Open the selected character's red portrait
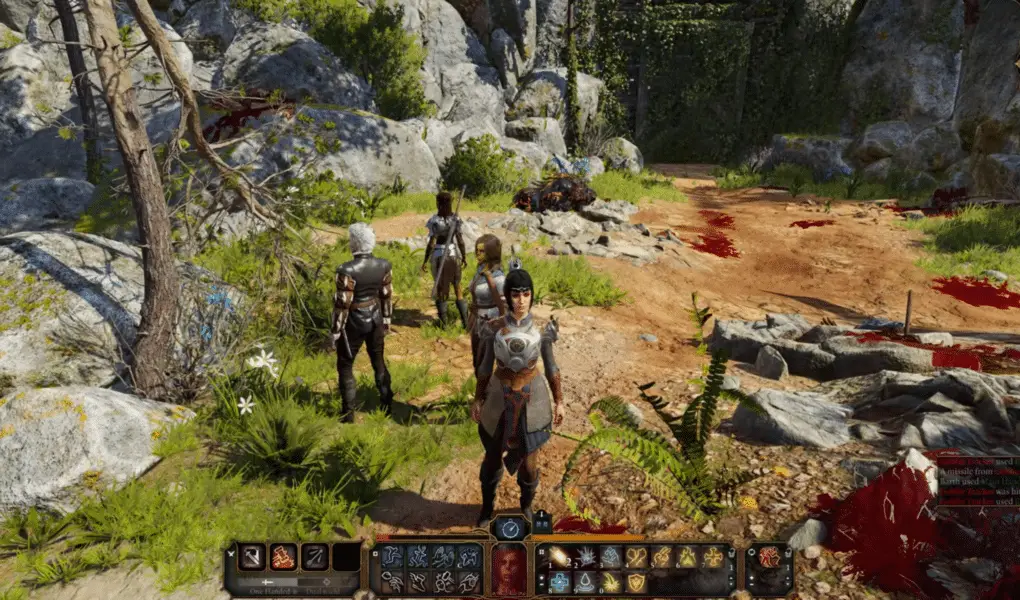 tap(509, 568)
